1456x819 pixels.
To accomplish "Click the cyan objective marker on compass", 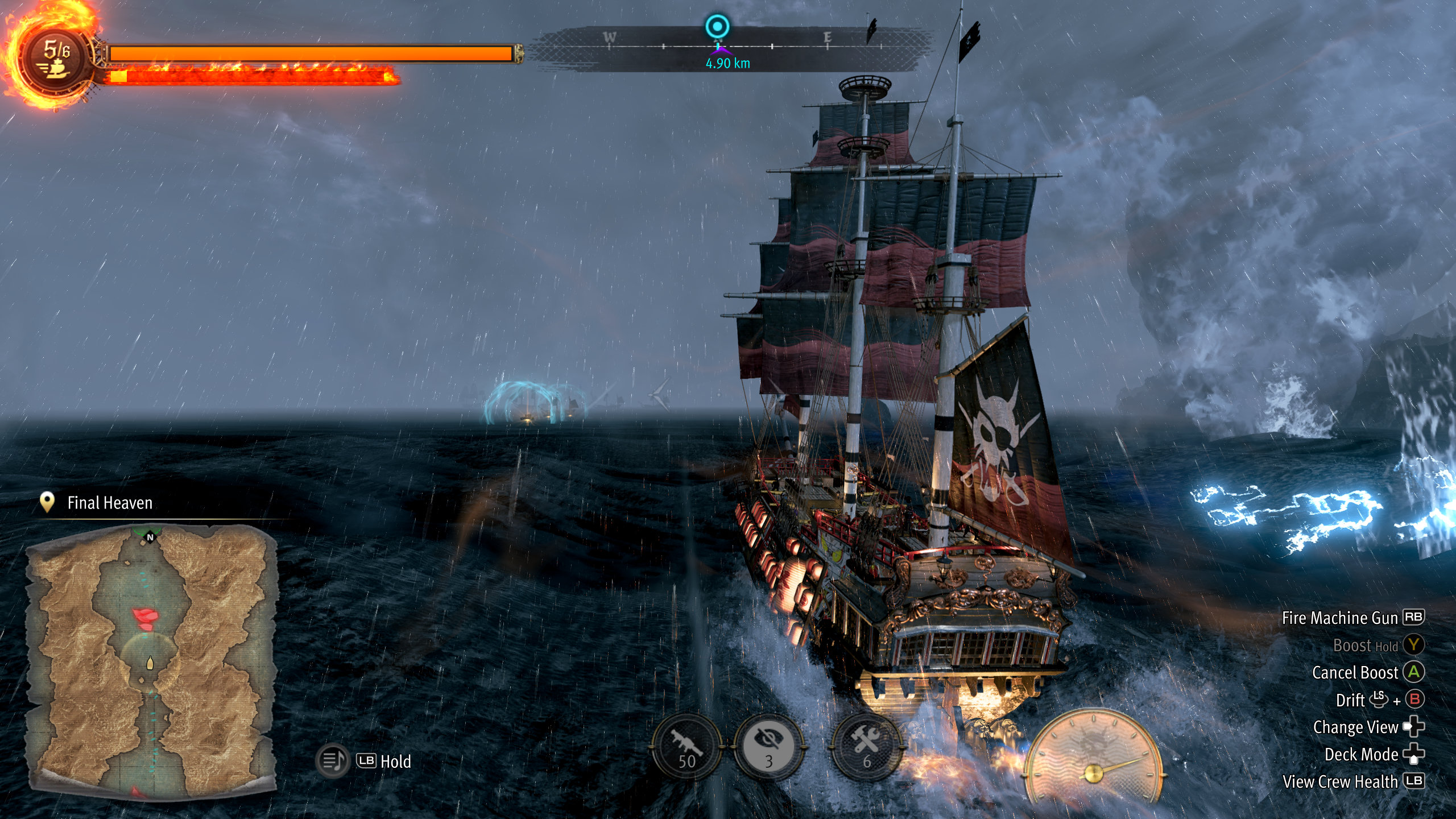I will (x=717, y=27).
